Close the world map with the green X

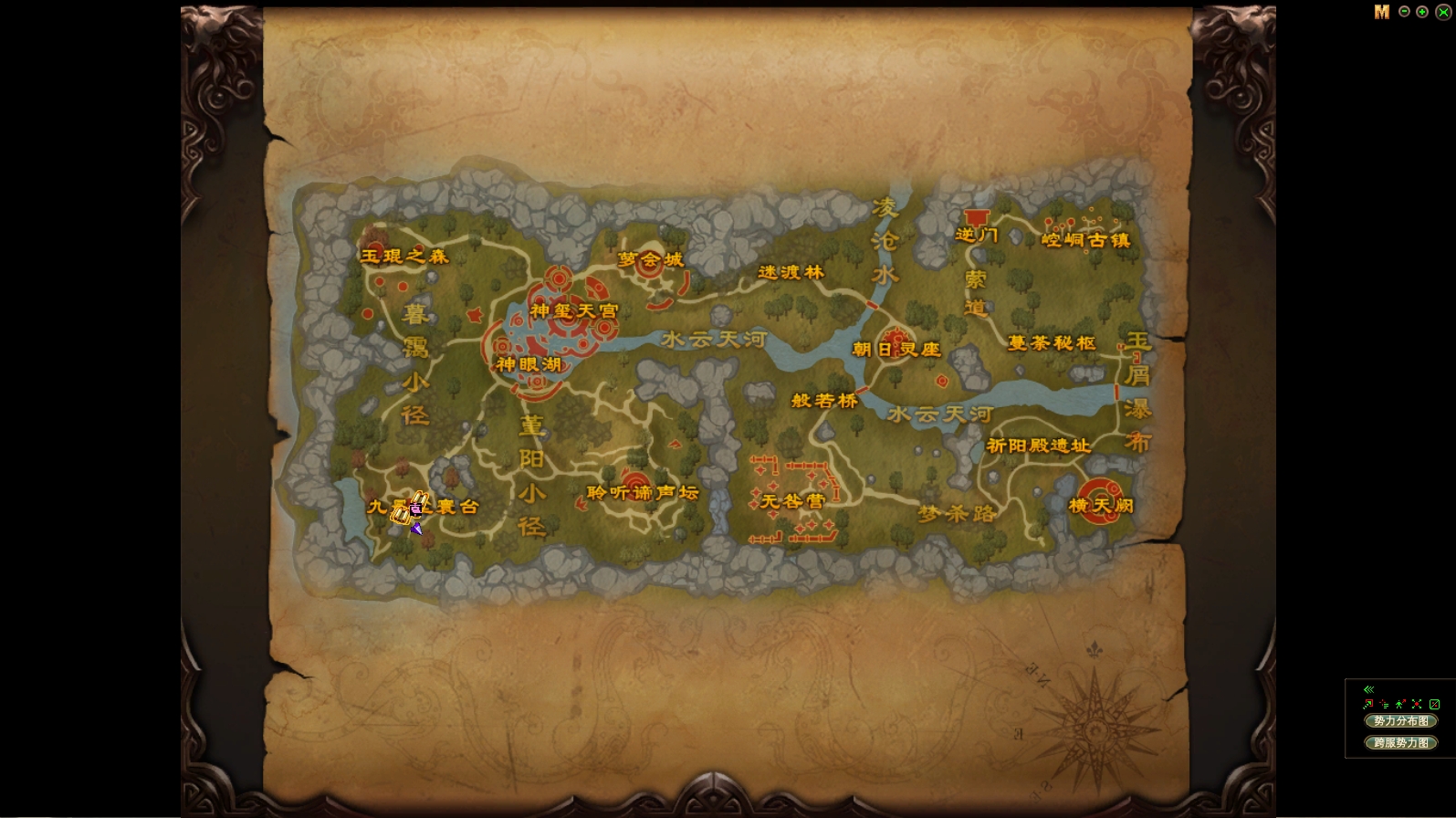(1442, 12)
